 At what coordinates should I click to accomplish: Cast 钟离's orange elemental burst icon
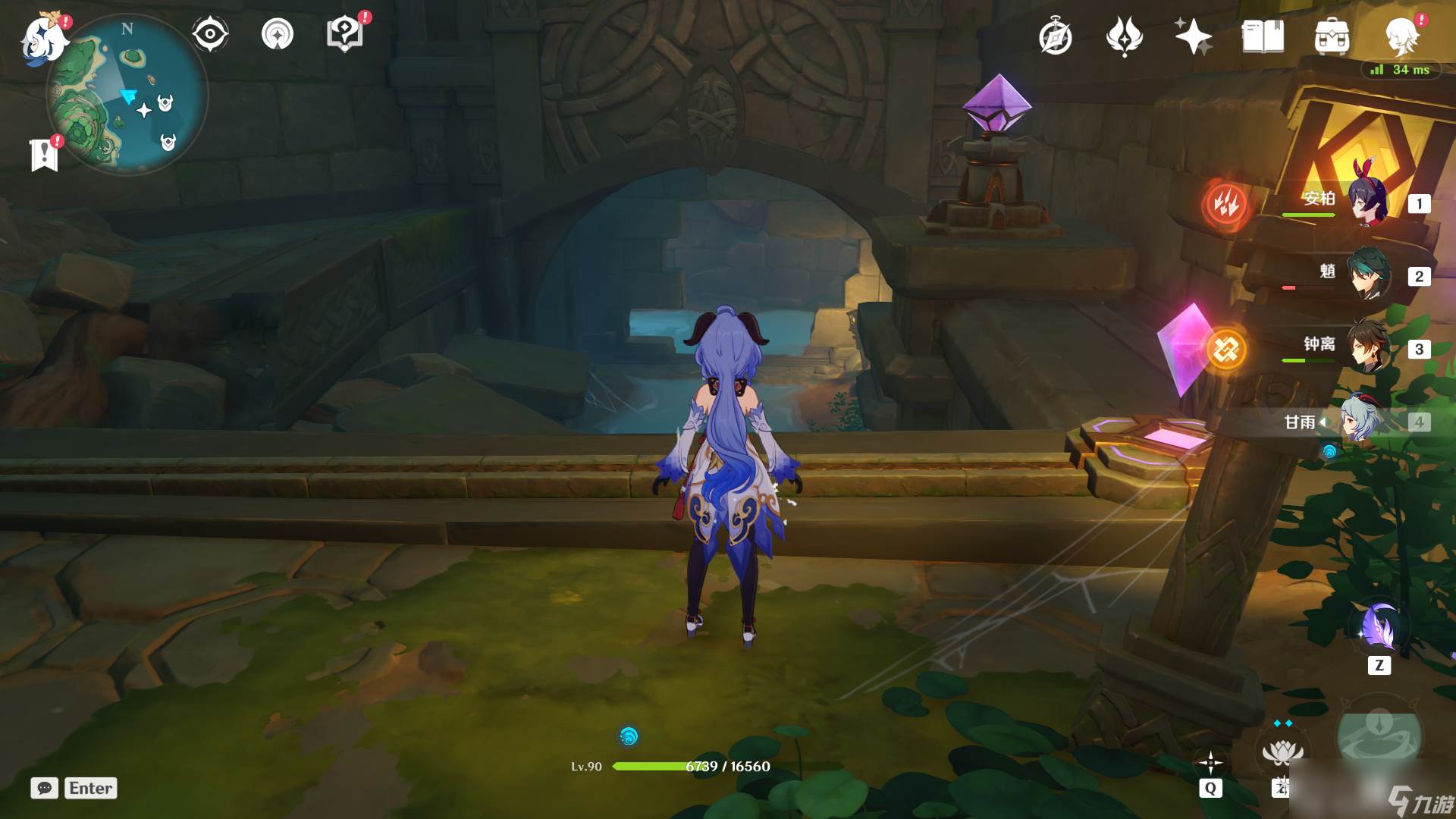[1225, 349]
